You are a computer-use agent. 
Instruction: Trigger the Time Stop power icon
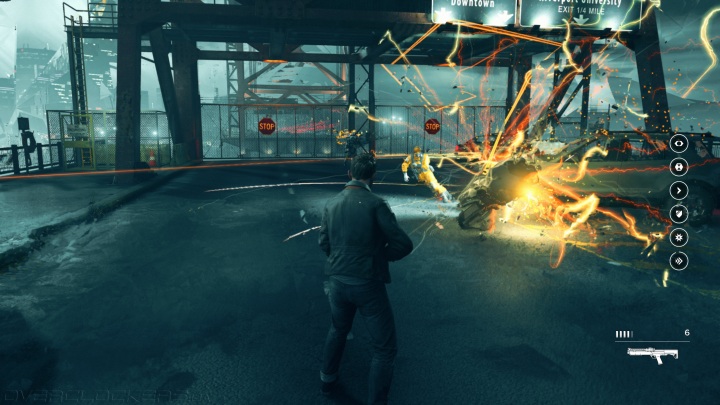pos(679,166)
